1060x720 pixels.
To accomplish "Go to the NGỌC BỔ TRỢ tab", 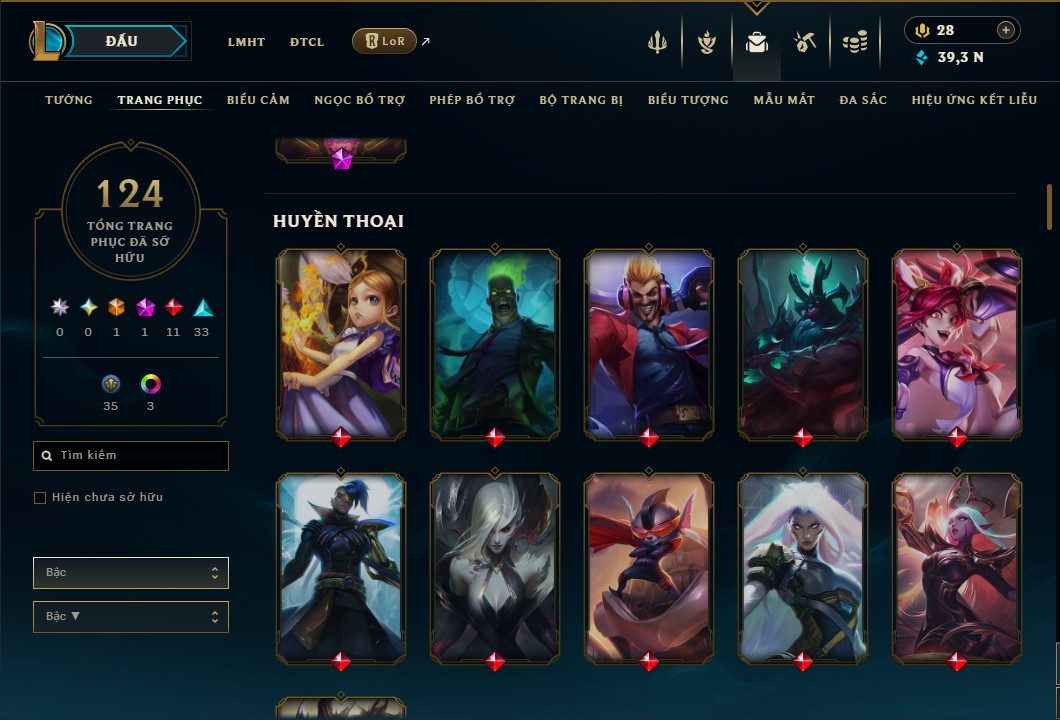I will click(359, 100).
